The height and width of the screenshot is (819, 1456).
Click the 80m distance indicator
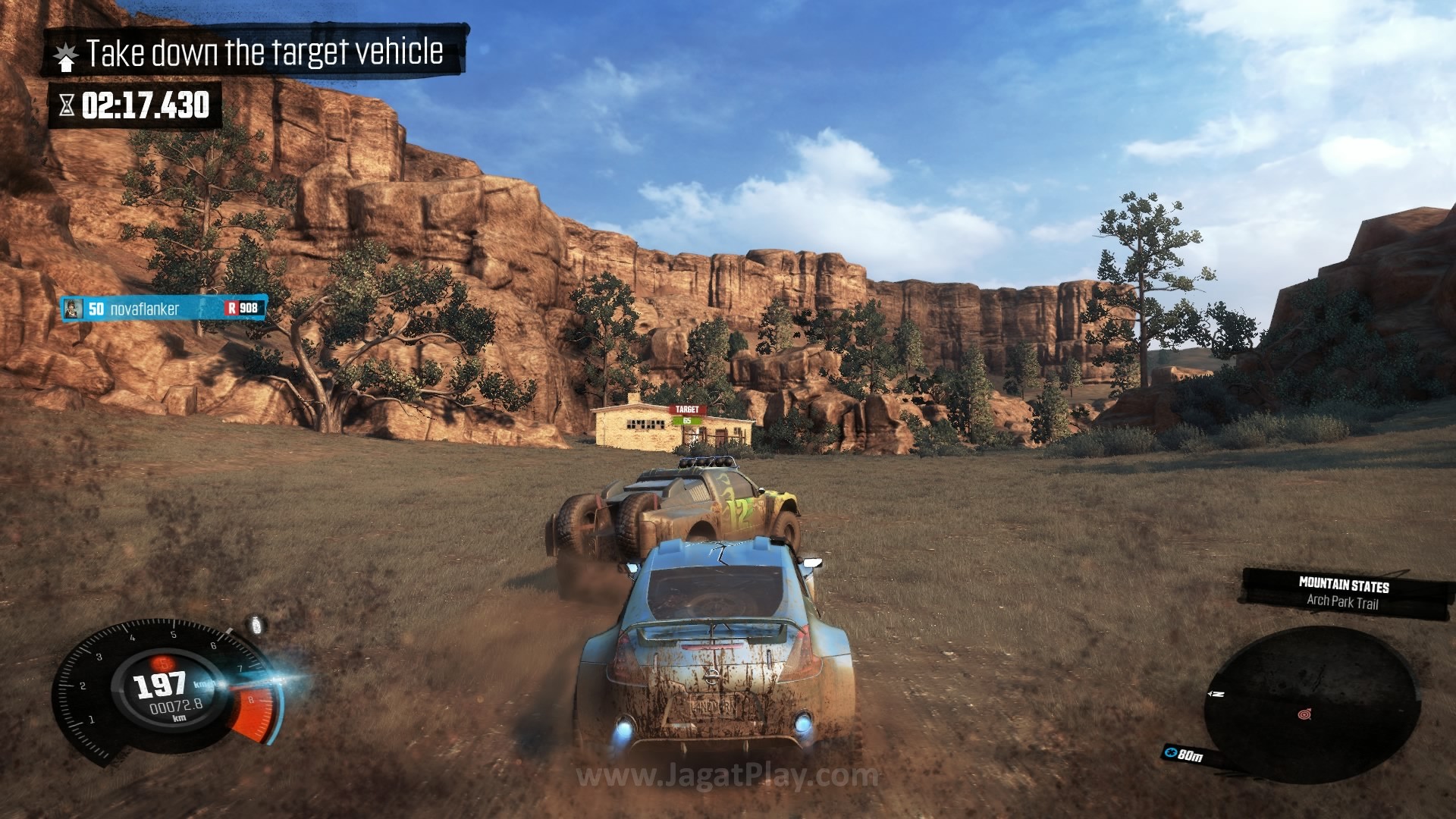tap(1183, 755)
